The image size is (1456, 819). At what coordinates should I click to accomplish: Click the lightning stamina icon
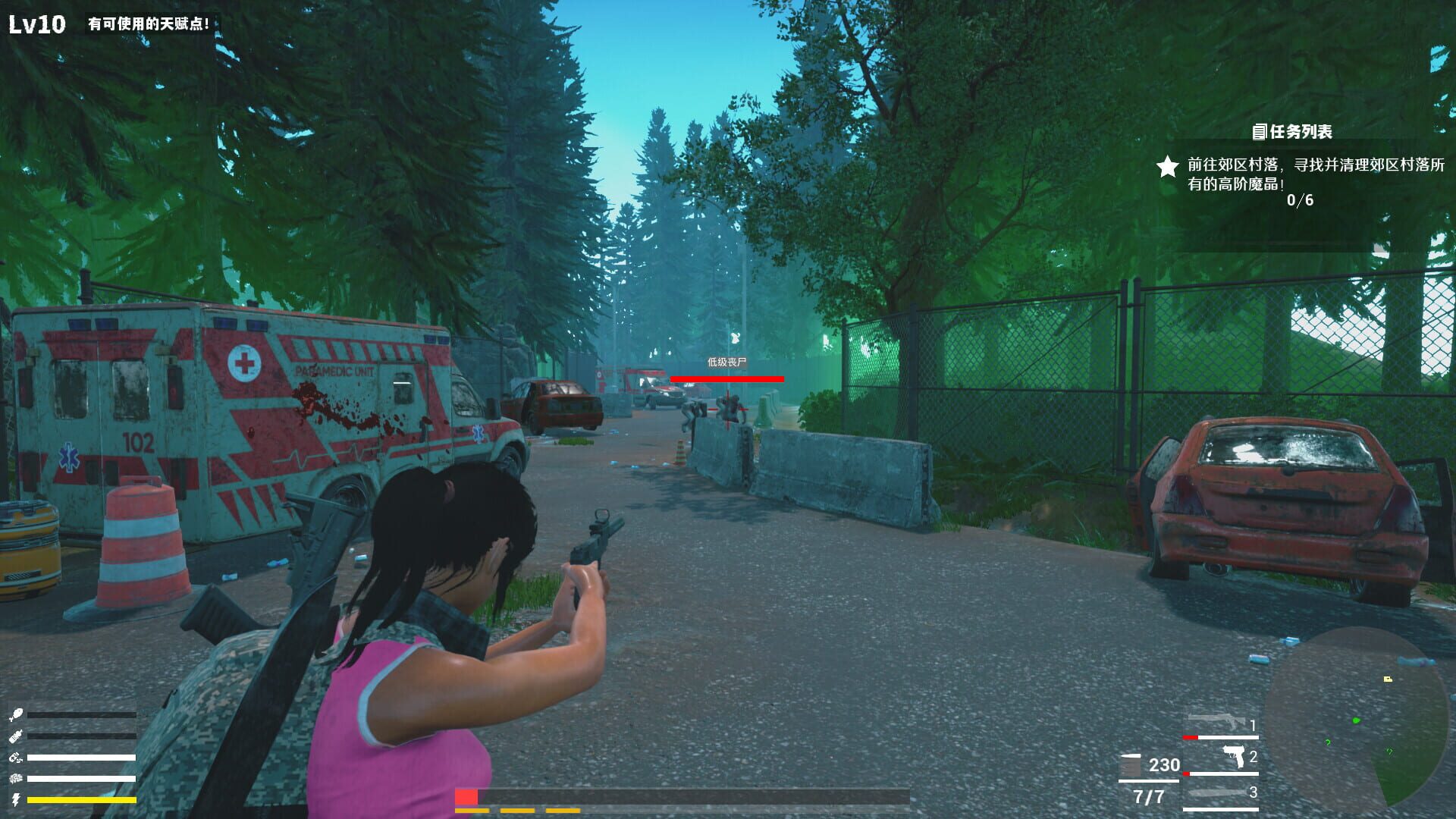(15, 799)
